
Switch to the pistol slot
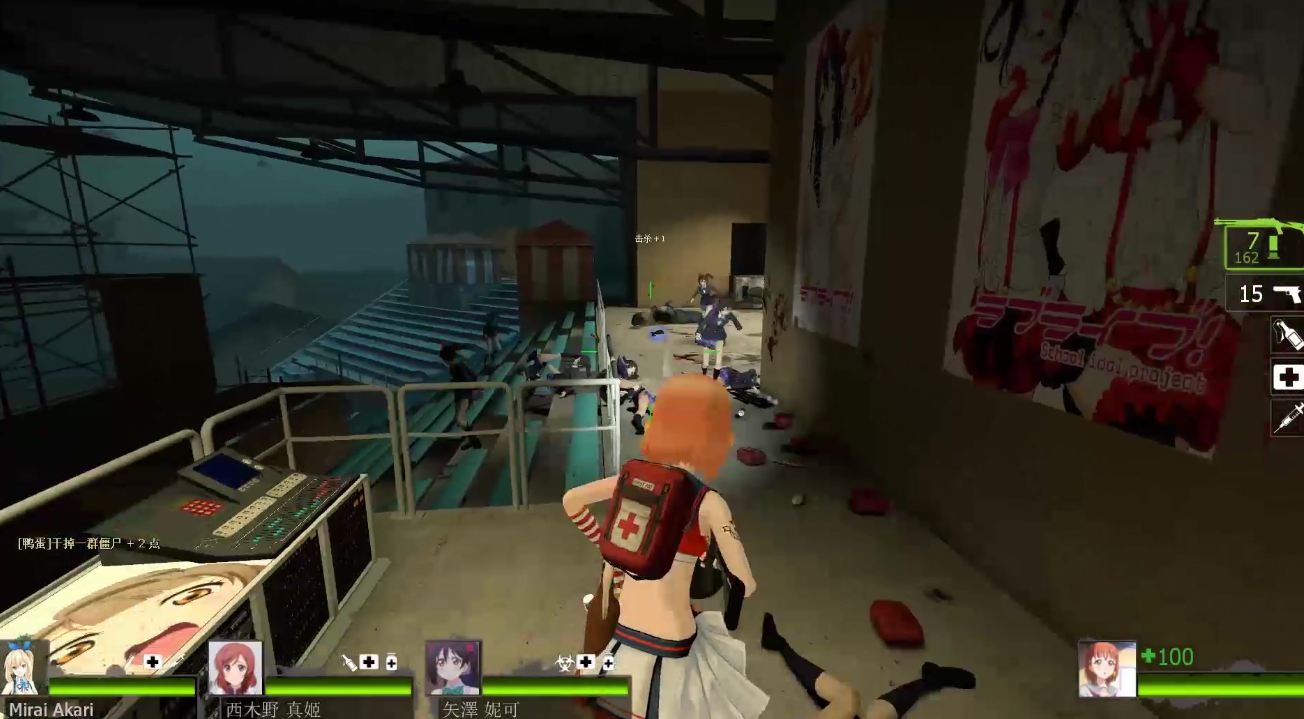click(1268, 293)
